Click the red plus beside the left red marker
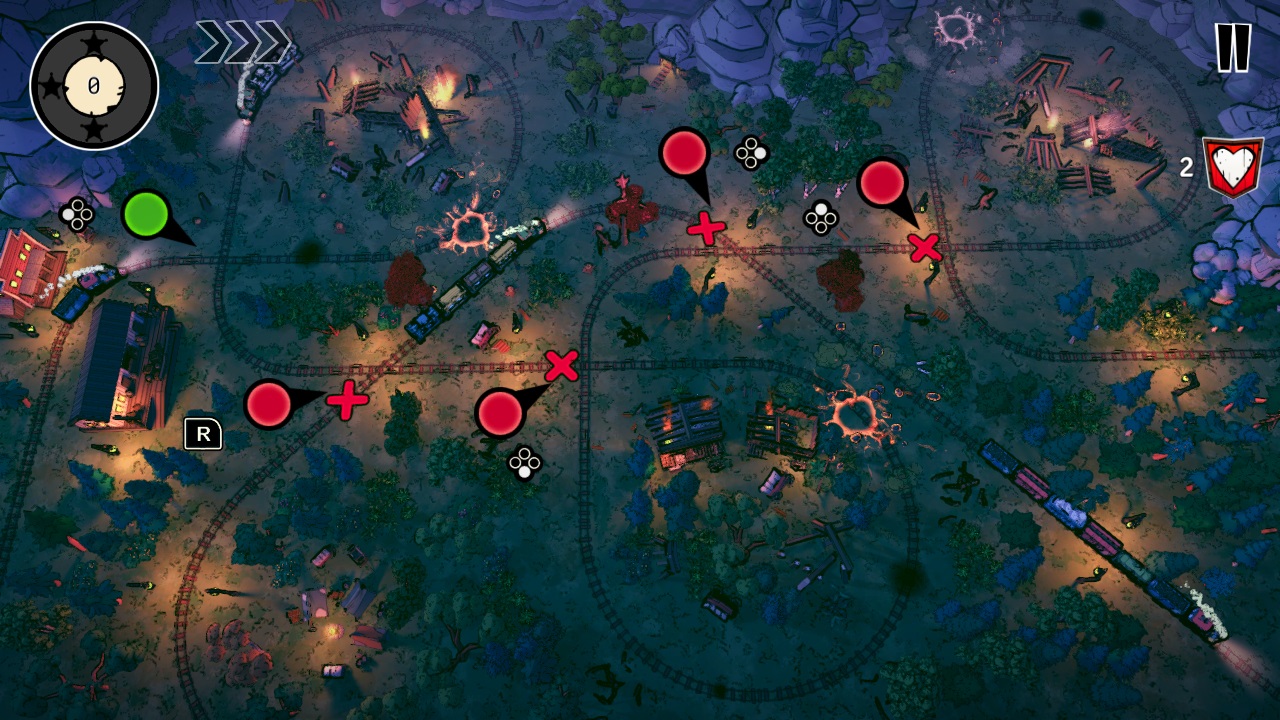Viewport: 1280px width, 720px height. (349, 403)
